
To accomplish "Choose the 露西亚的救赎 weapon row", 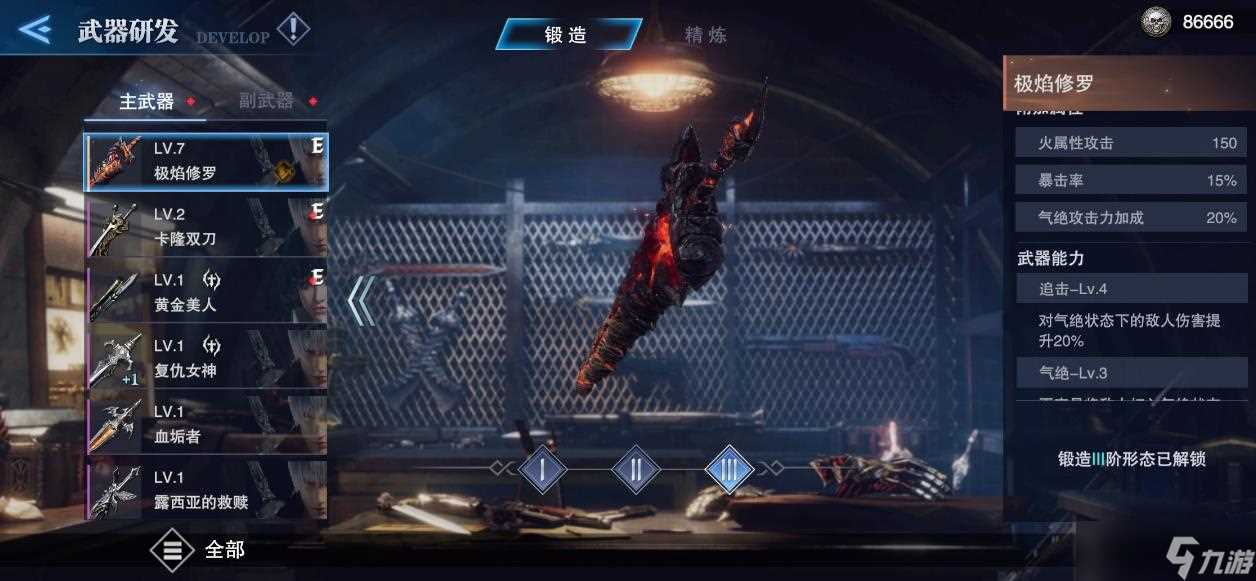I will click(206, 489).
